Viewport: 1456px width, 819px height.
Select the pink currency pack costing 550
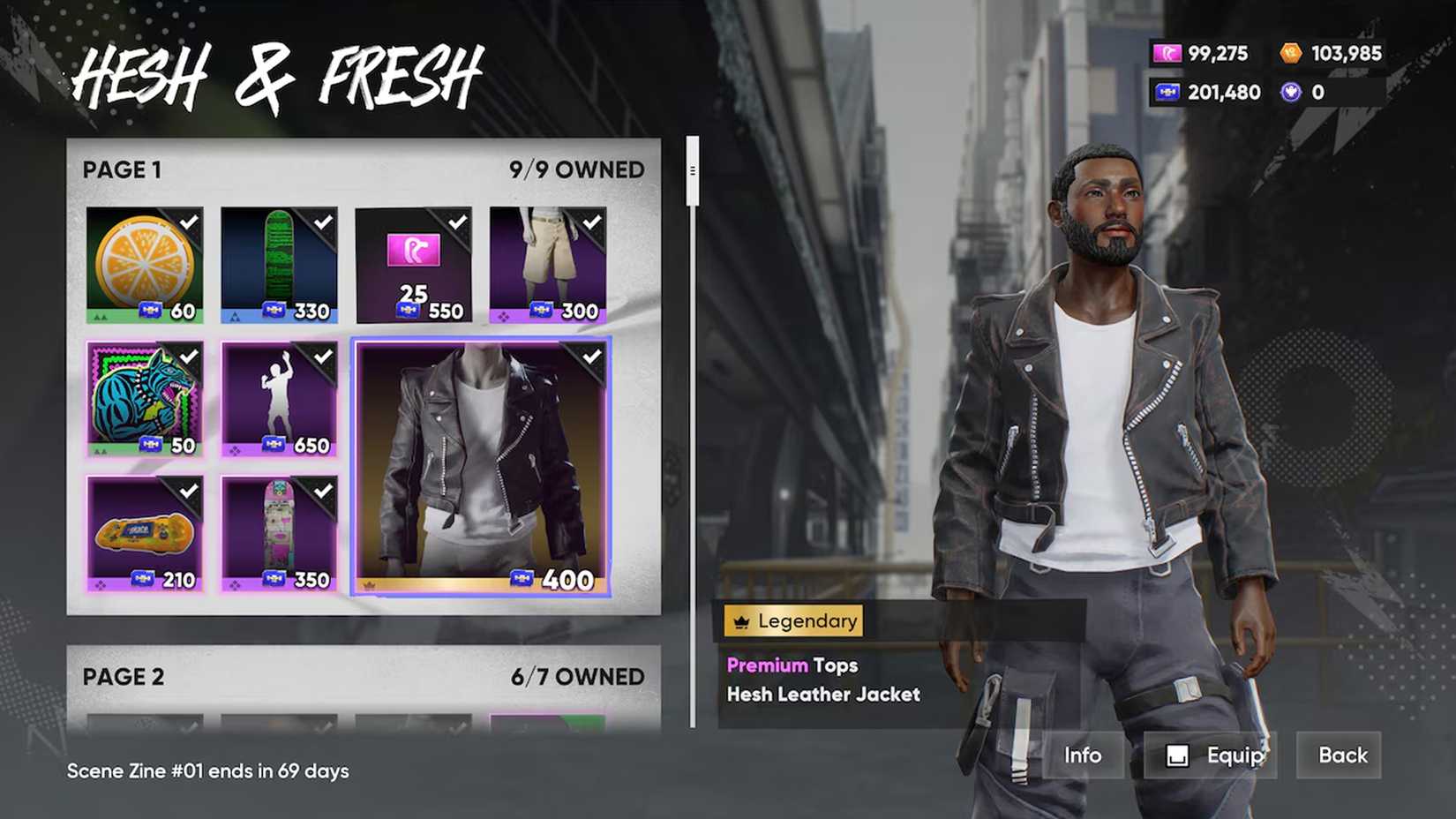click(x=414, y=260)
